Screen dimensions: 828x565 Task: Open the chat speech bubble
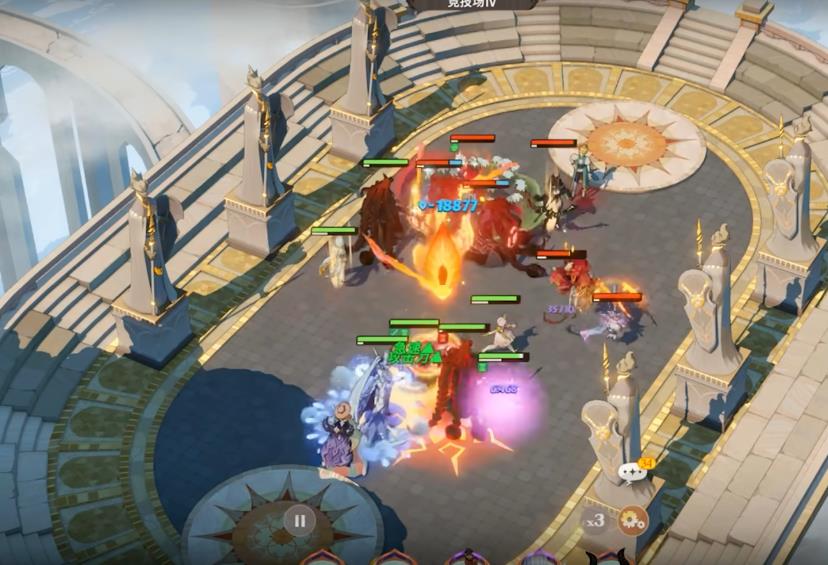(x=632, y=472)
